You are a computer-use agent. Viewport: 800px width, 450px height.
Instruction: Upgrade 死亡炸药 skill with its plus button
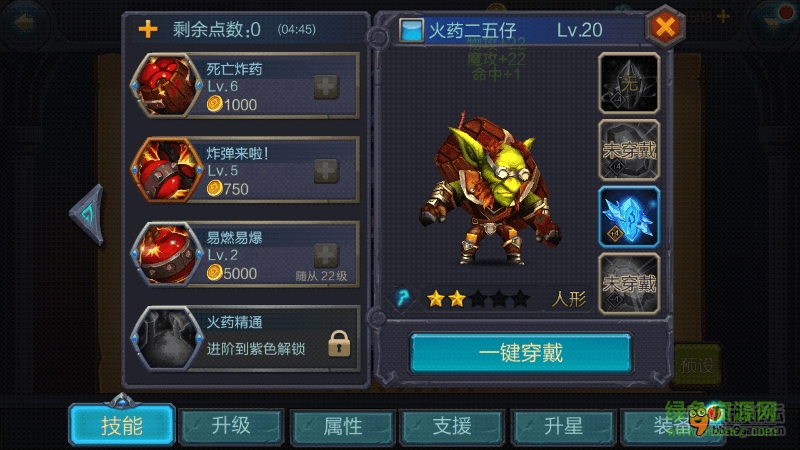(x=326, y=87)
